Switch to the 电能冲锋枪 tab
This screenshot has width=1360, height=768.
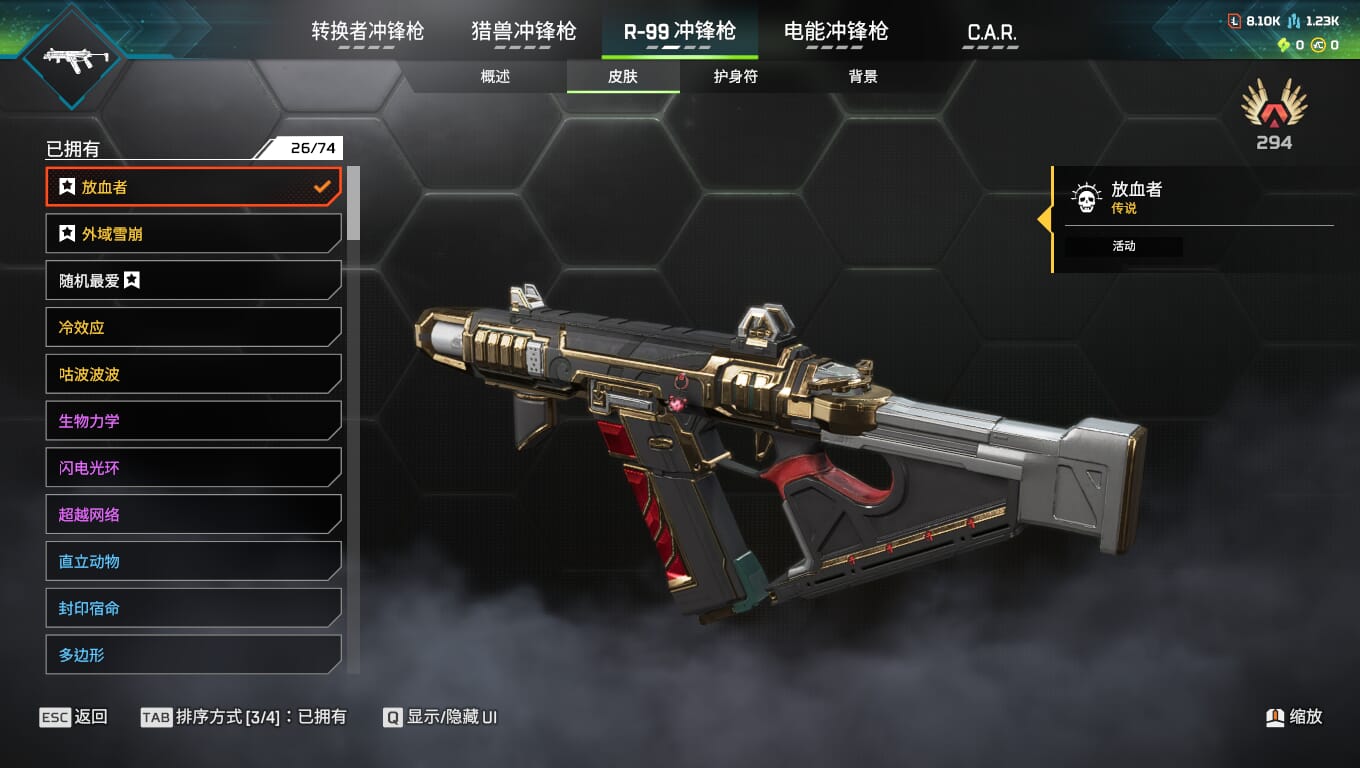click(x=835, y=31)
